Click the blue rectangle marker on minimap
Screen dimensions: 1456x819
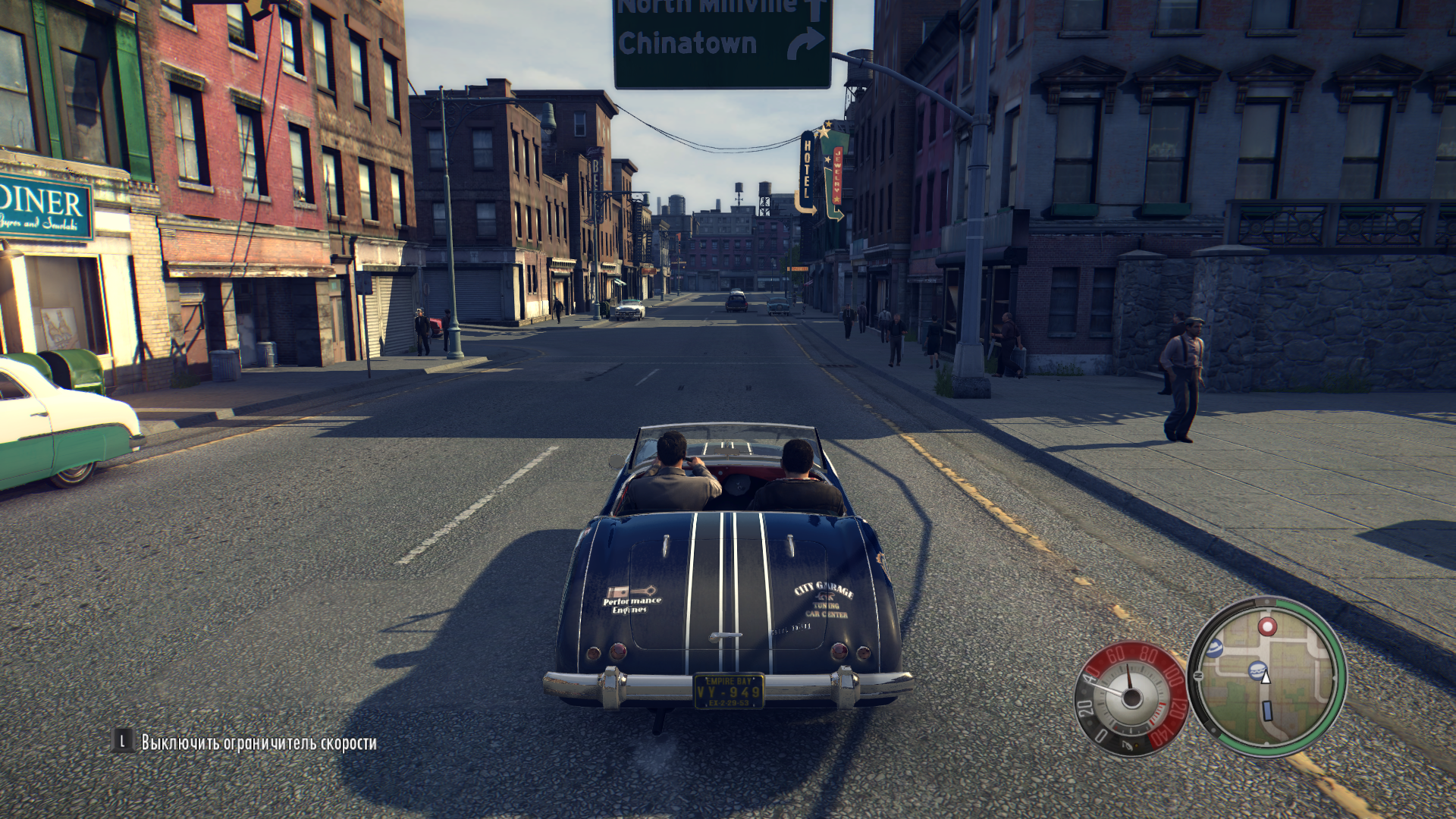click(x=1266, y=711)
